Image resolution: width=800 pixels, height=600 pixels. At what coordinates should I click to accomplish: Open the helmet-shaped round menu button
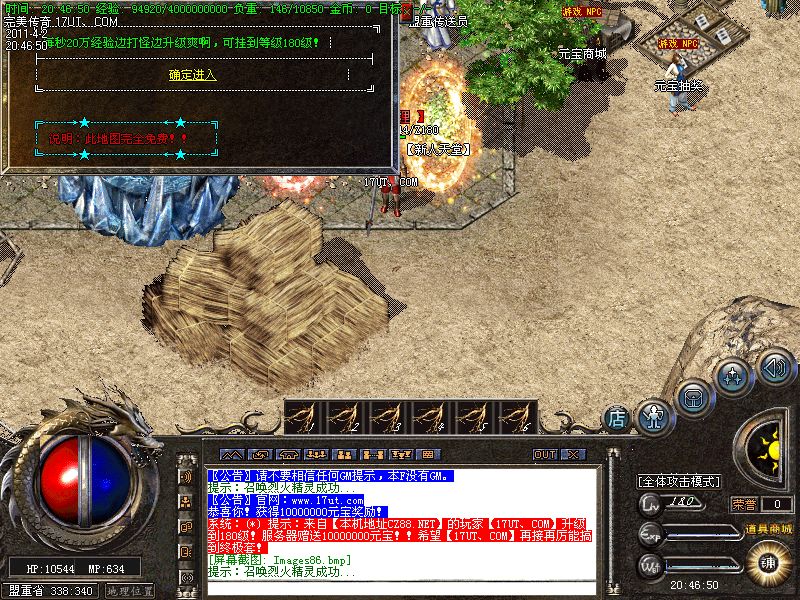coord(693,397)
